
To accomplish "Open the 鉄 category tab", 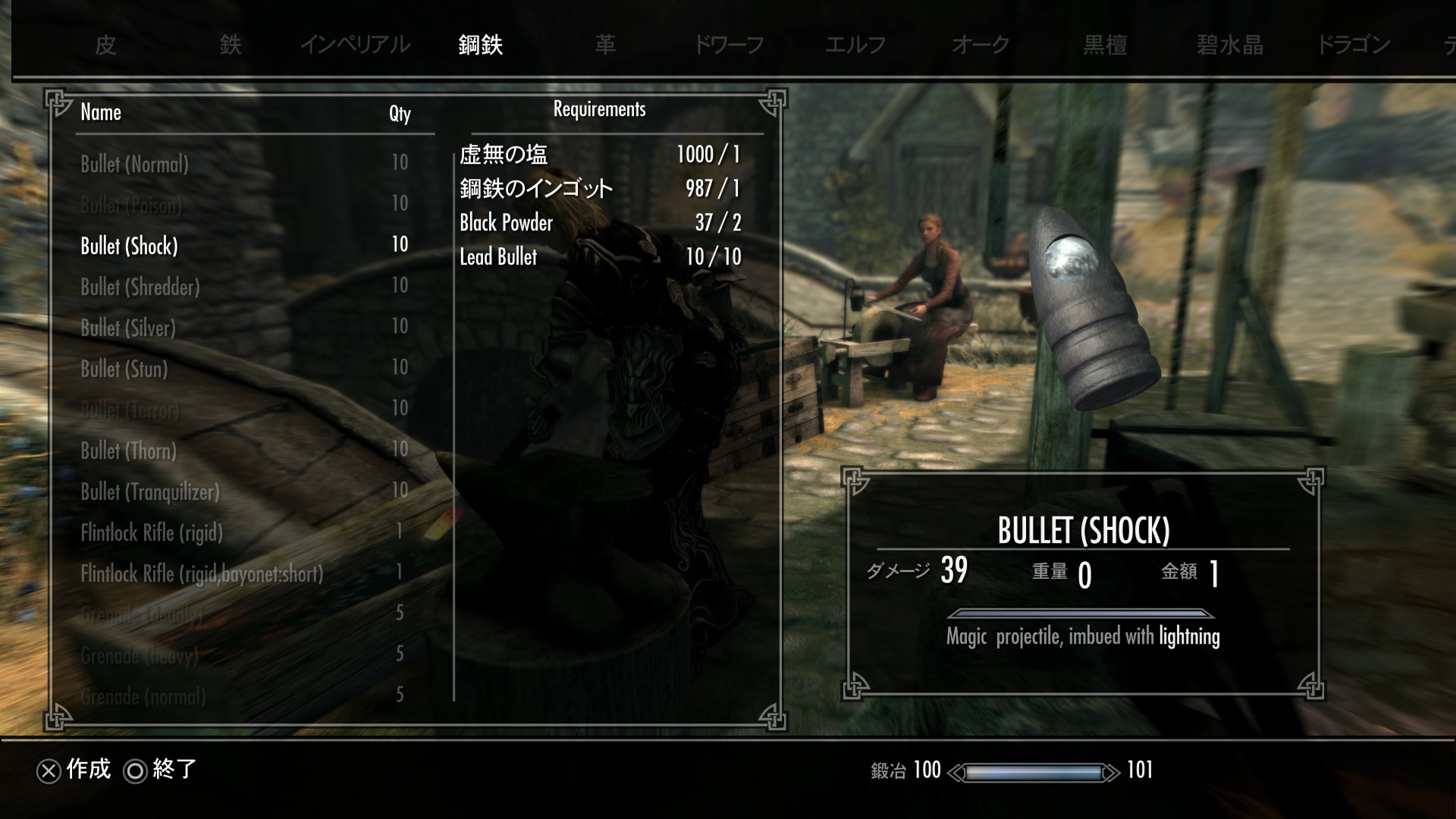I will pyautogui.click(x=231, y=45).
